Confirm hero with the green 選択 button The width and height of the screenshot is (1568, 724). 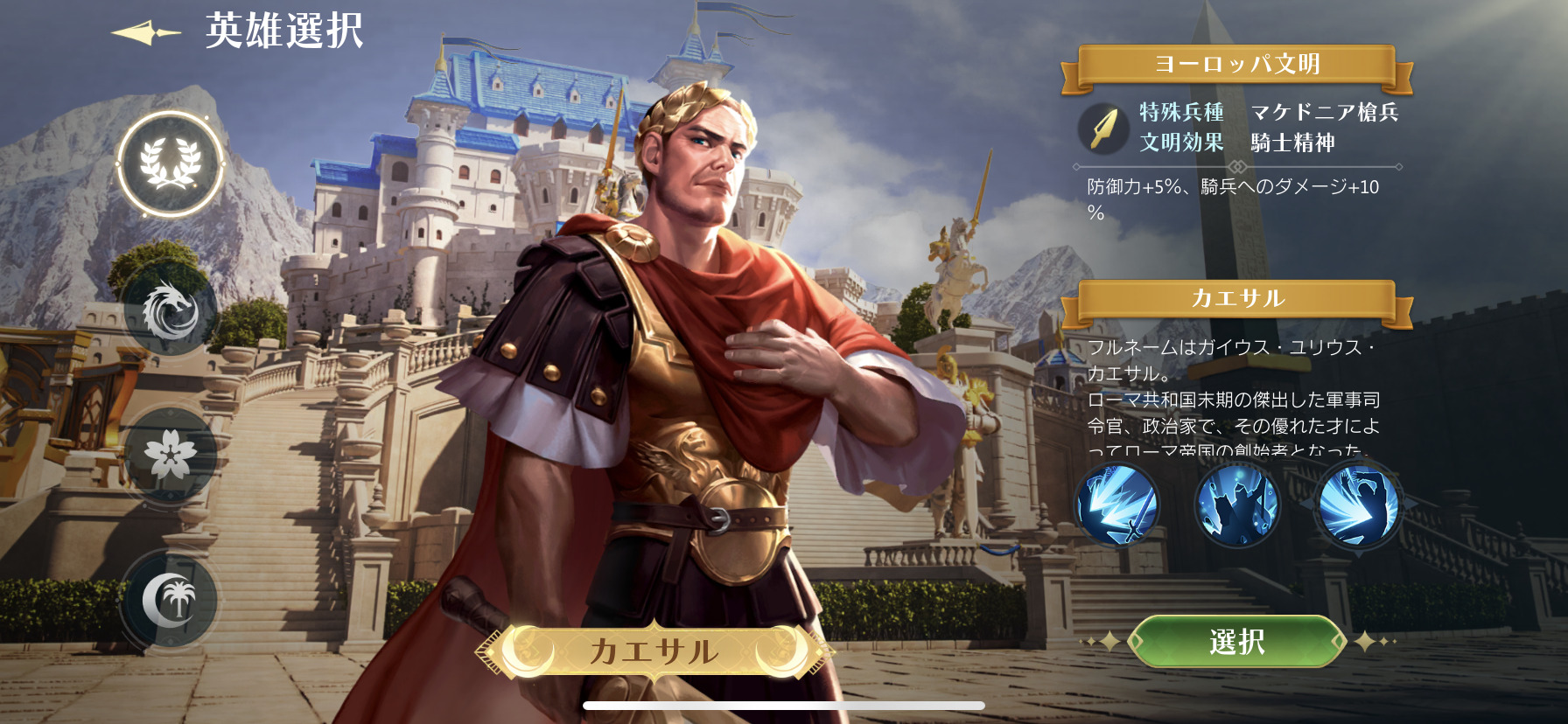pos(1236,642)
